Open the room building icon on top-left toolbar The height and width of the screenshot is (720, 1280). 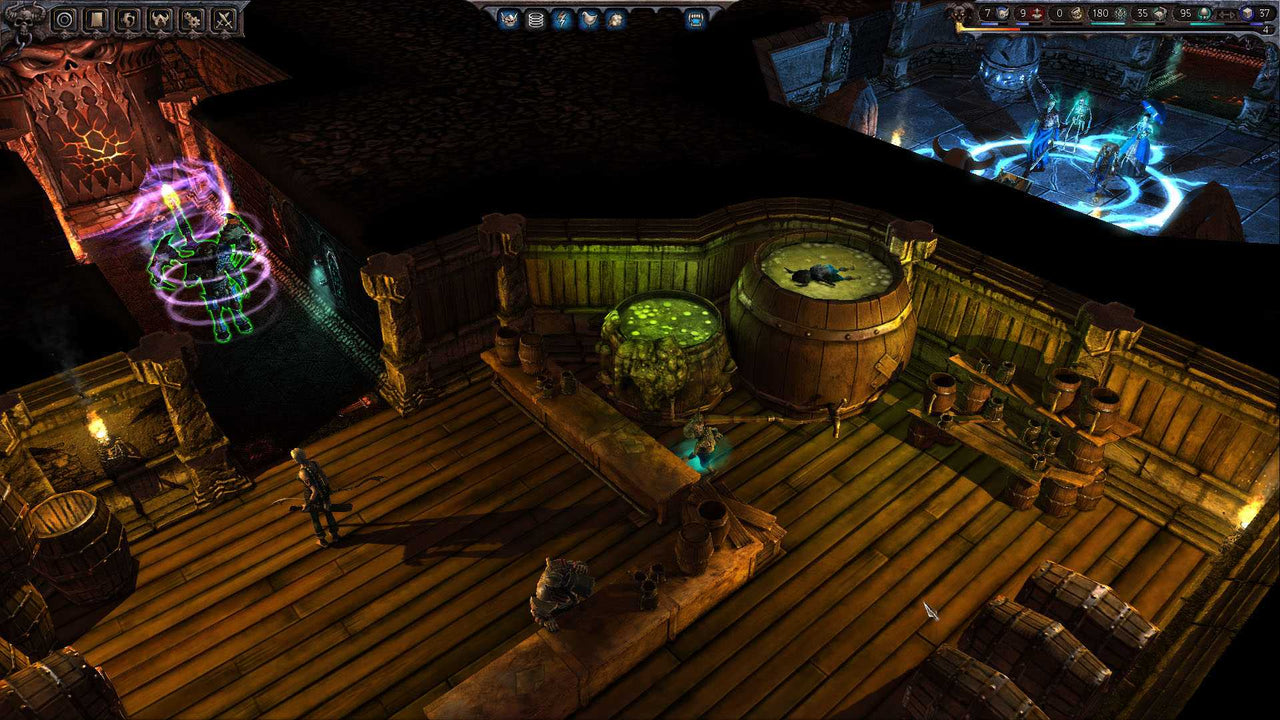click(96, 19)
